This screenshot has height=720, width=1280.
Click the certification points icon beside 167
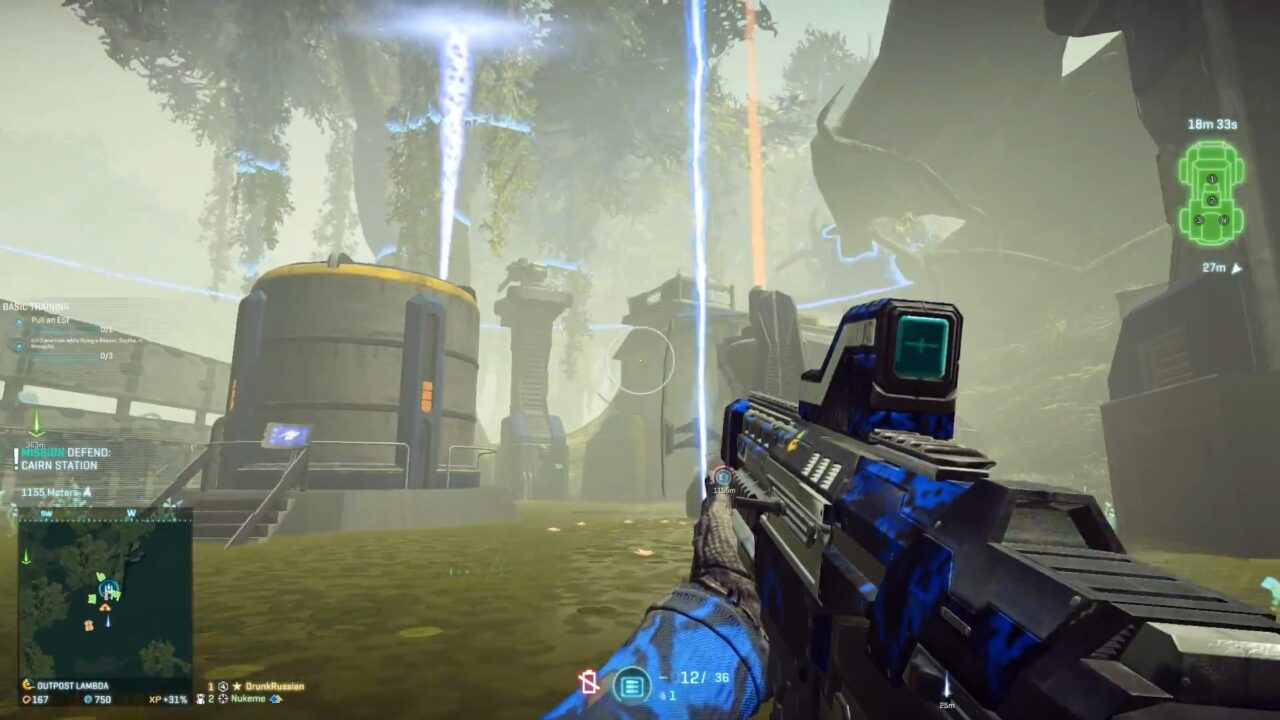(x=26, y=700)
